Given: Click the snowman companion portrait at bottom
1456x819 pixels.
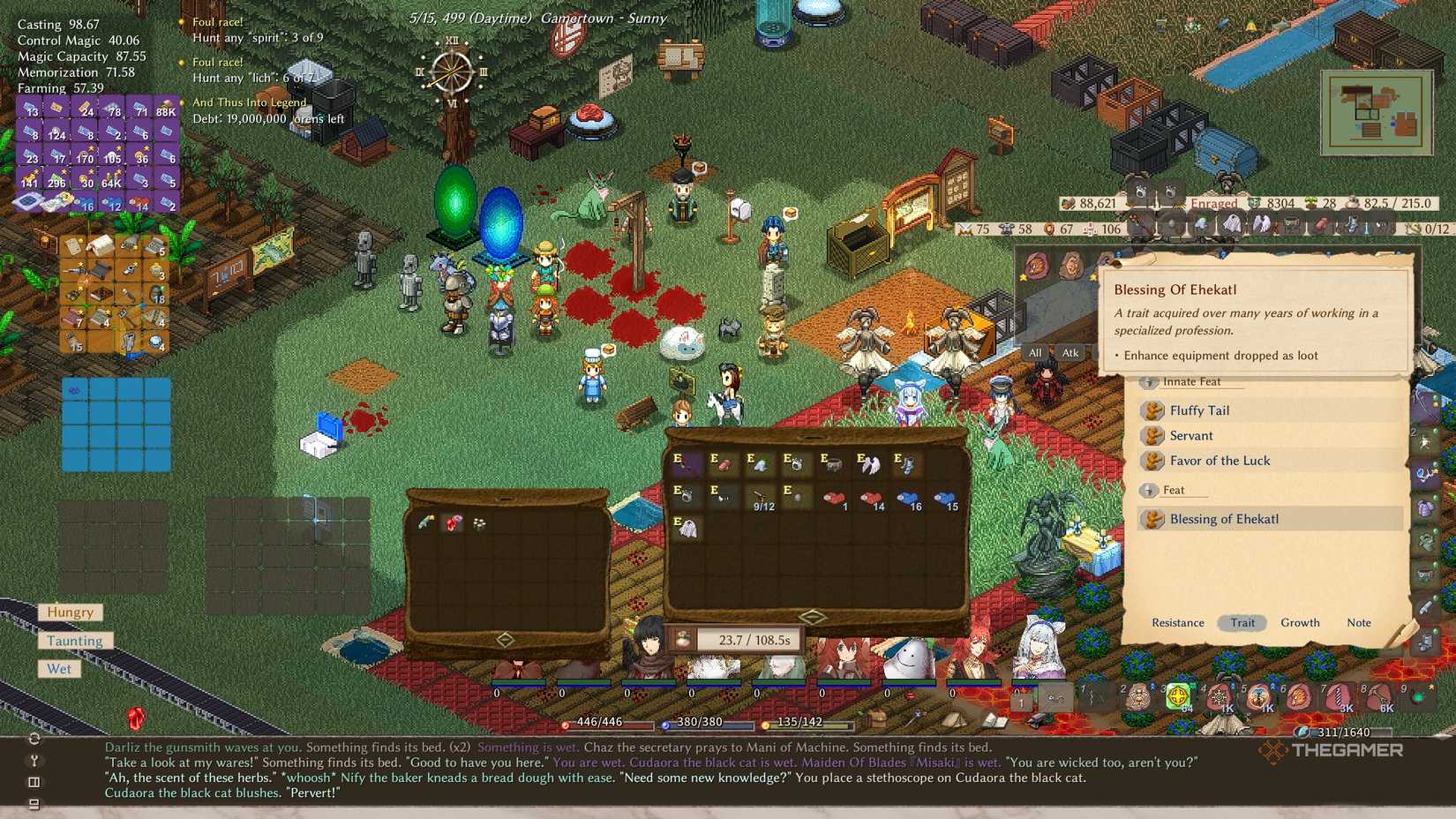Looking at the screenshot, I should (x=911, y=657).
